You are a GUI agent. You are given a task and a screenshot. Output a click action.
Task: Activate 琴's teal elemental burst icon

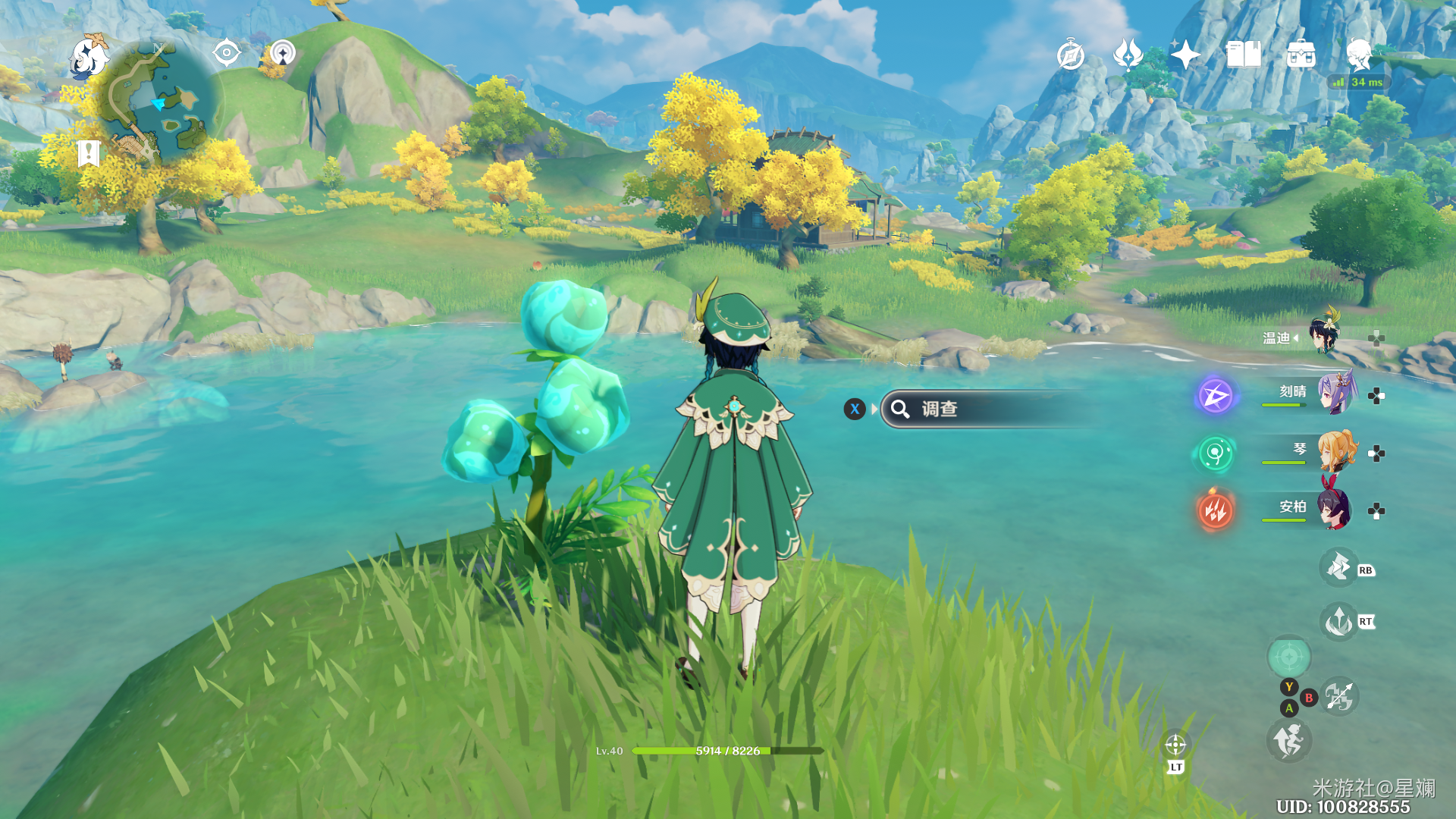[1215, 453]
